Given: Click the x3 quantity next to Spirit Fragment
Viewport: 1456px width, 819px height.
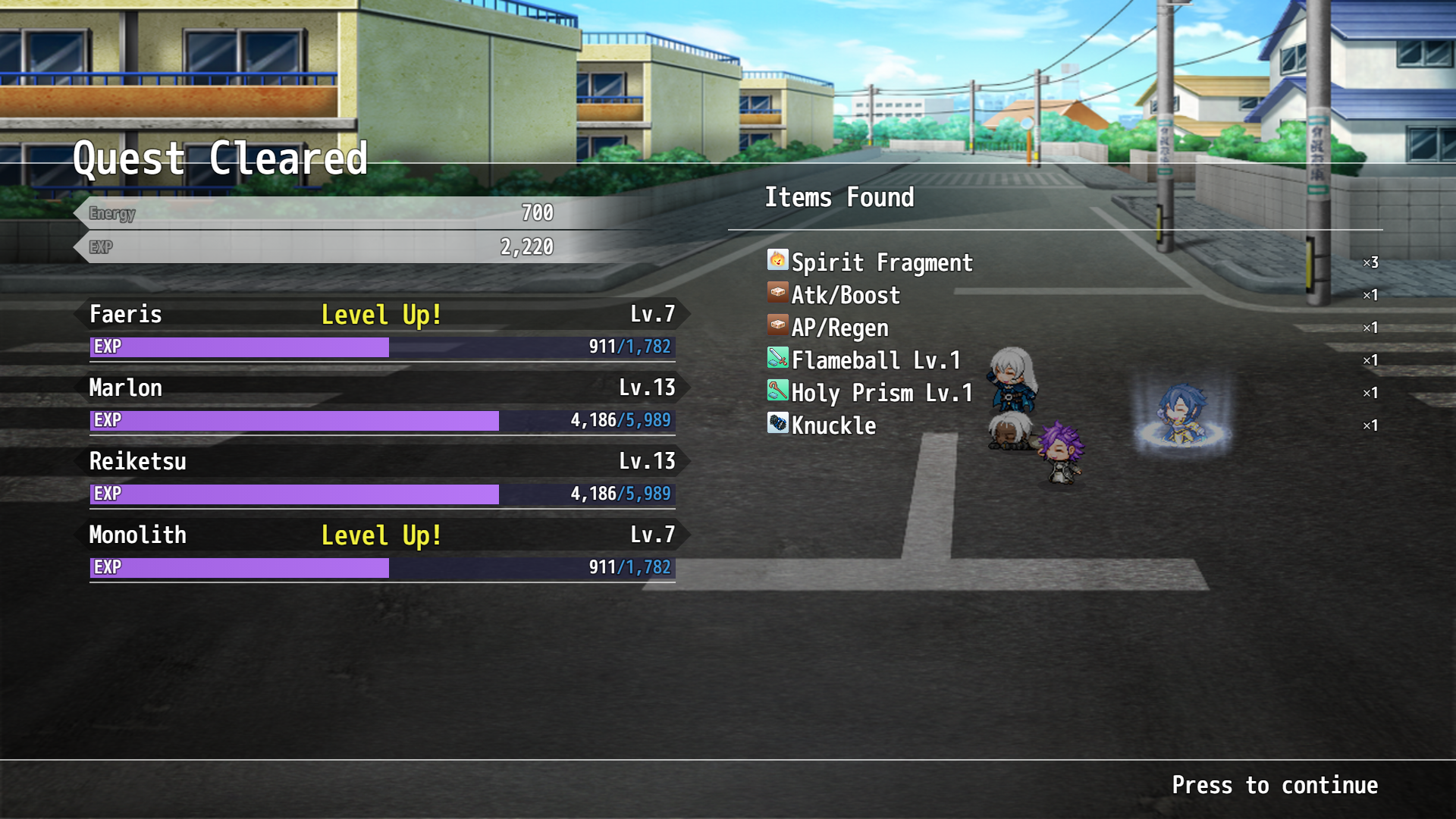Looking at the screenshot, I should click(1370, 262).
